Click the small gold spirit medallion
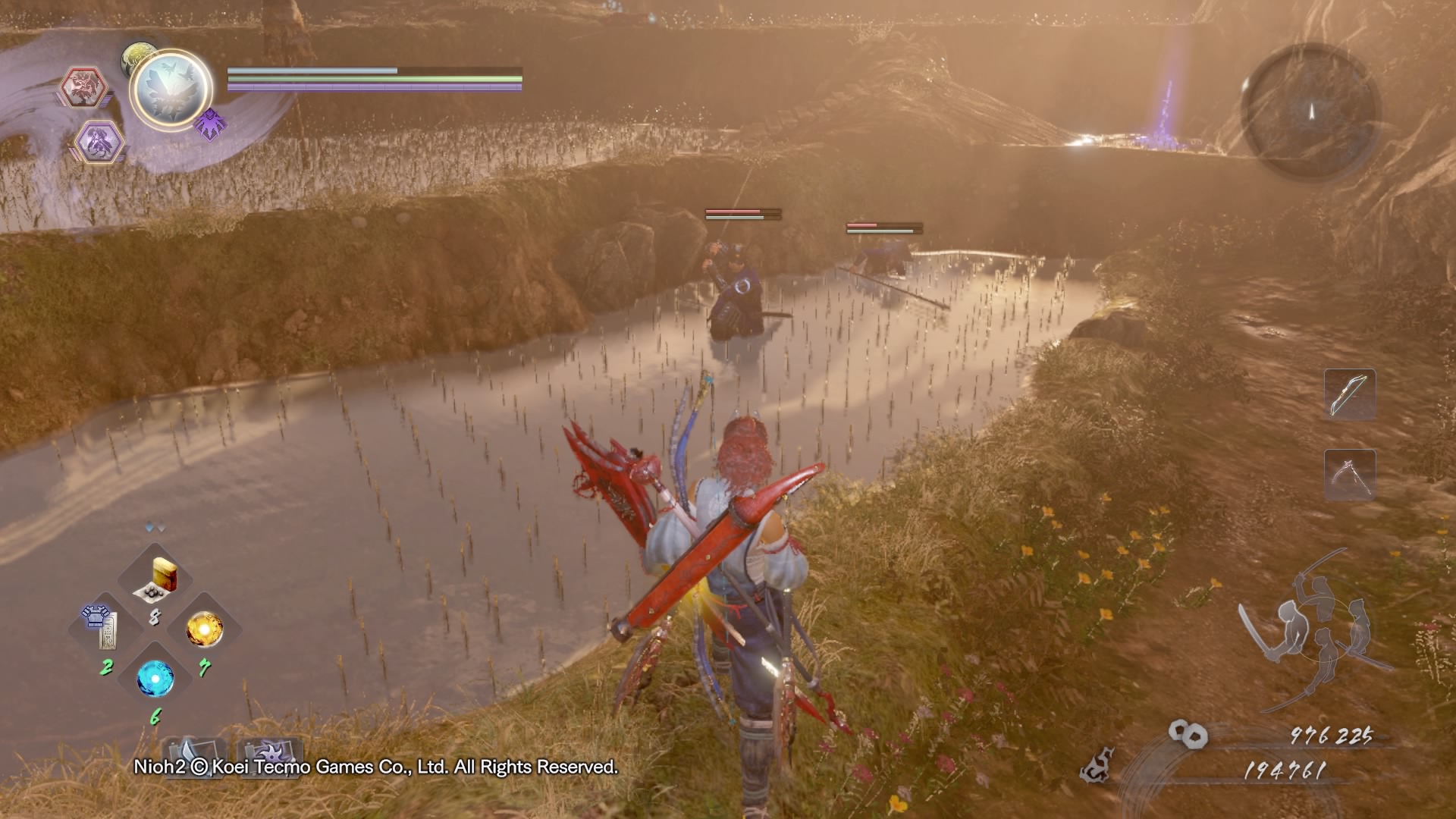The image size is (1456, 819). (x=138, y=56)
